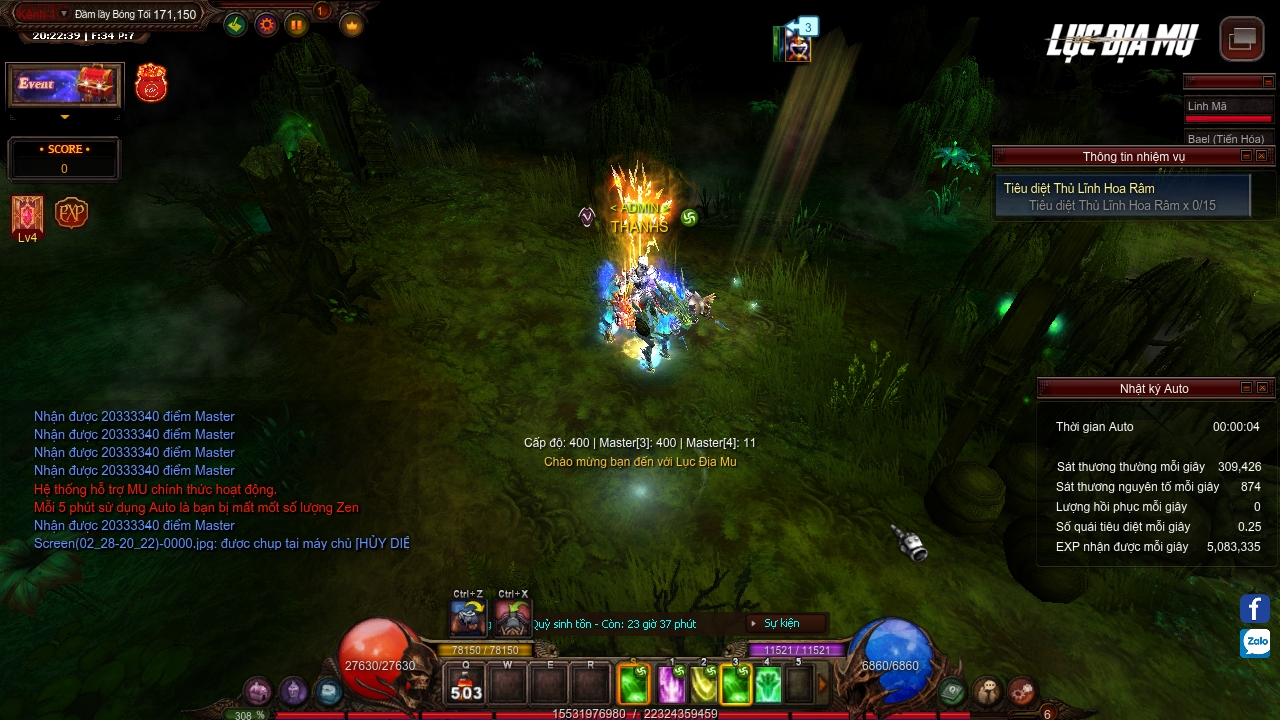Open the Facebook link icon
1280x720 pixels.
click(x=1255, y=608)
